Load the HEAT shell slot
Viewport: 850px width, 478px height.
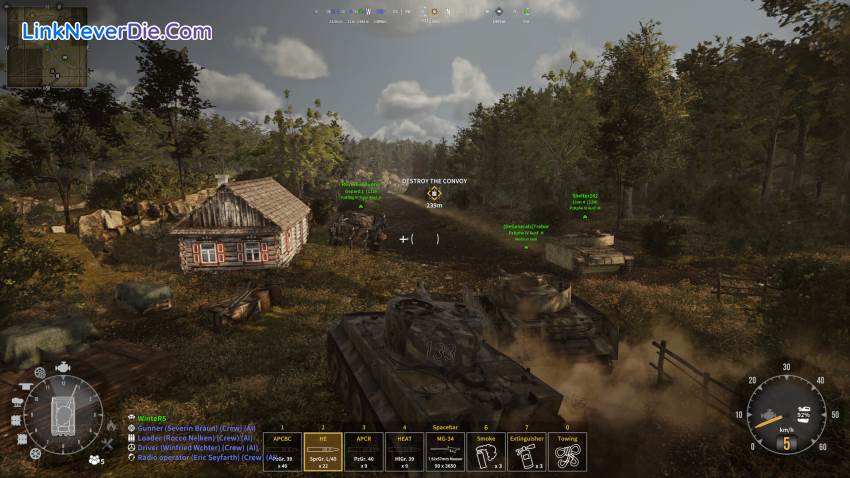click(x=404, y=451)
